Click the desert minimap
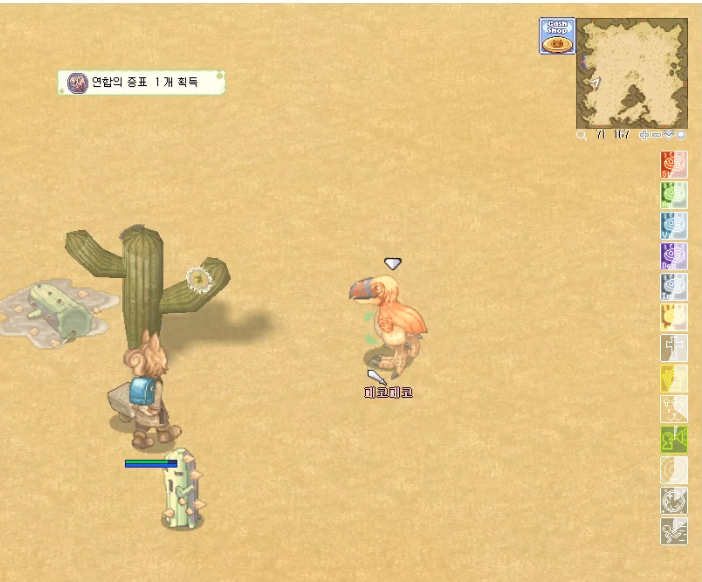702x582 pixels. (631, 72)
